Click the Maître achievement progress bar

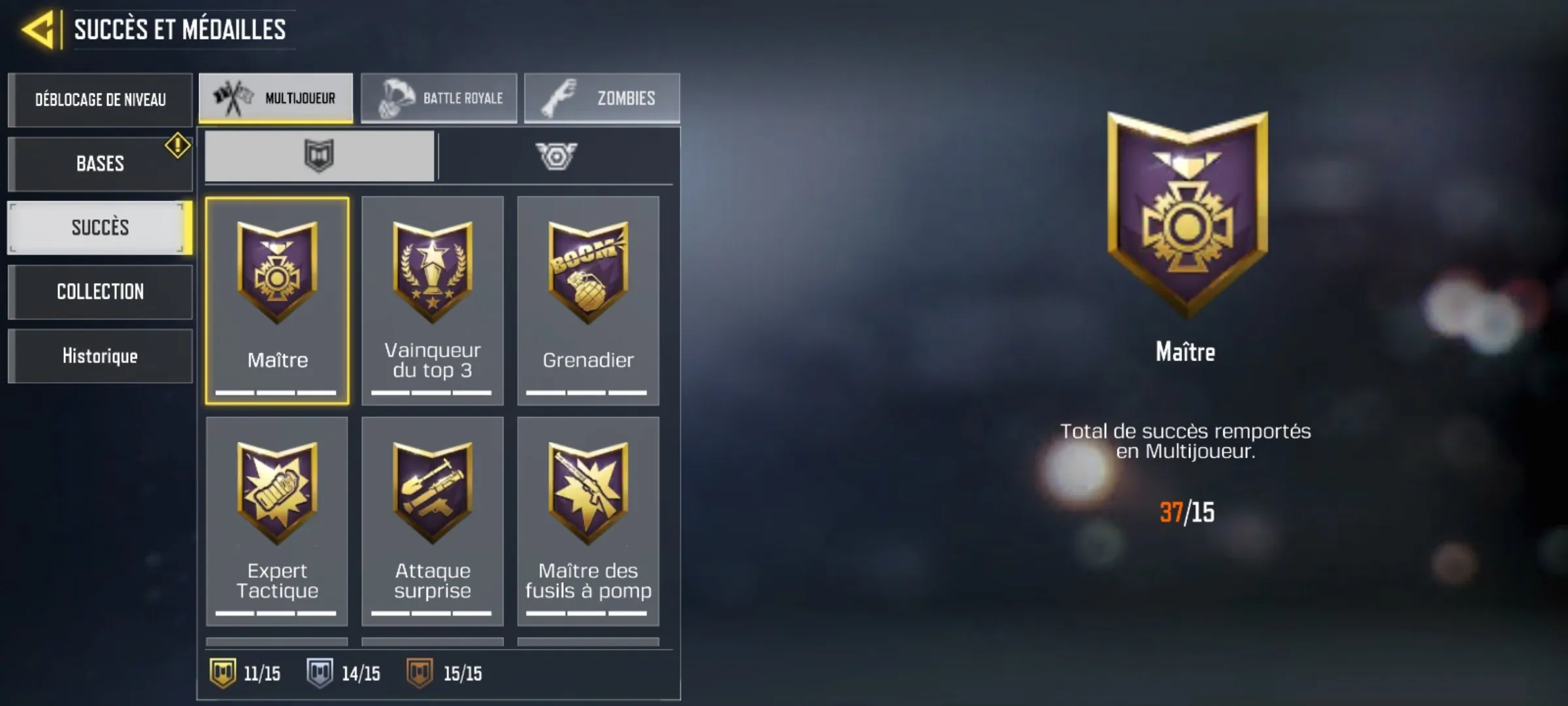tap(276, 393)
